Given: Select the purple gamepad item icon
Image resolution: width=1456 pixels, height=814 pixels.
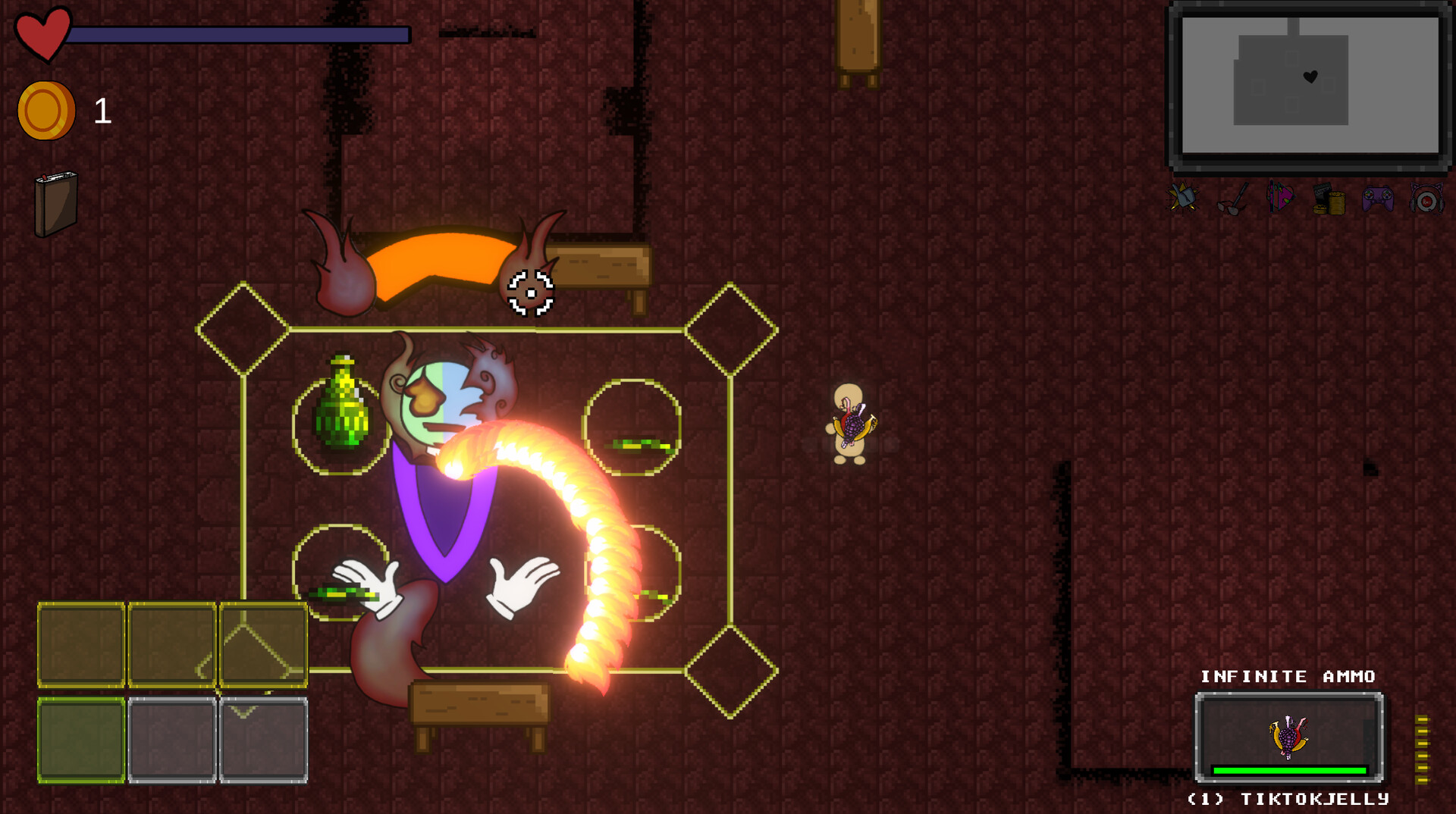Looking at the screenshot, I should click(1377, 199).
